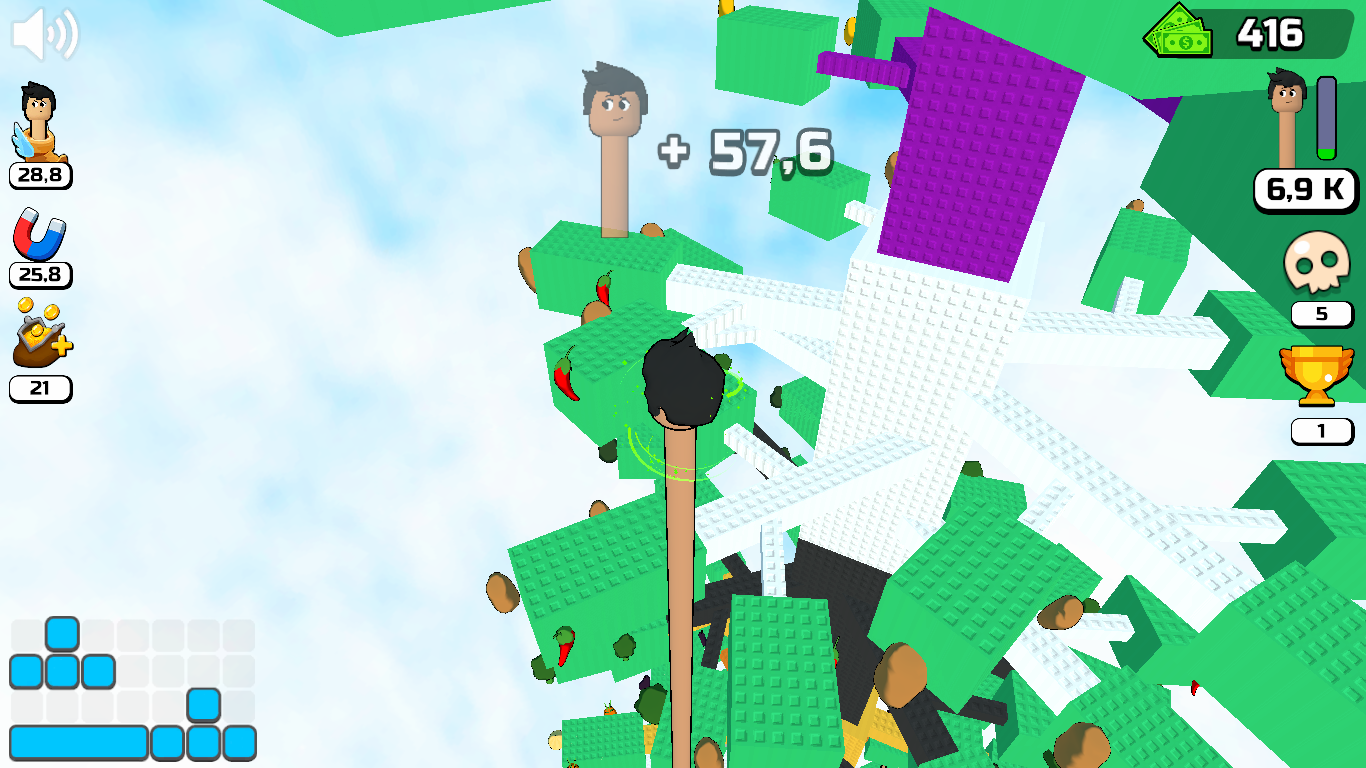Click the floating +57,6 score text
The image size is (1366, 768).
coord(744,151)
